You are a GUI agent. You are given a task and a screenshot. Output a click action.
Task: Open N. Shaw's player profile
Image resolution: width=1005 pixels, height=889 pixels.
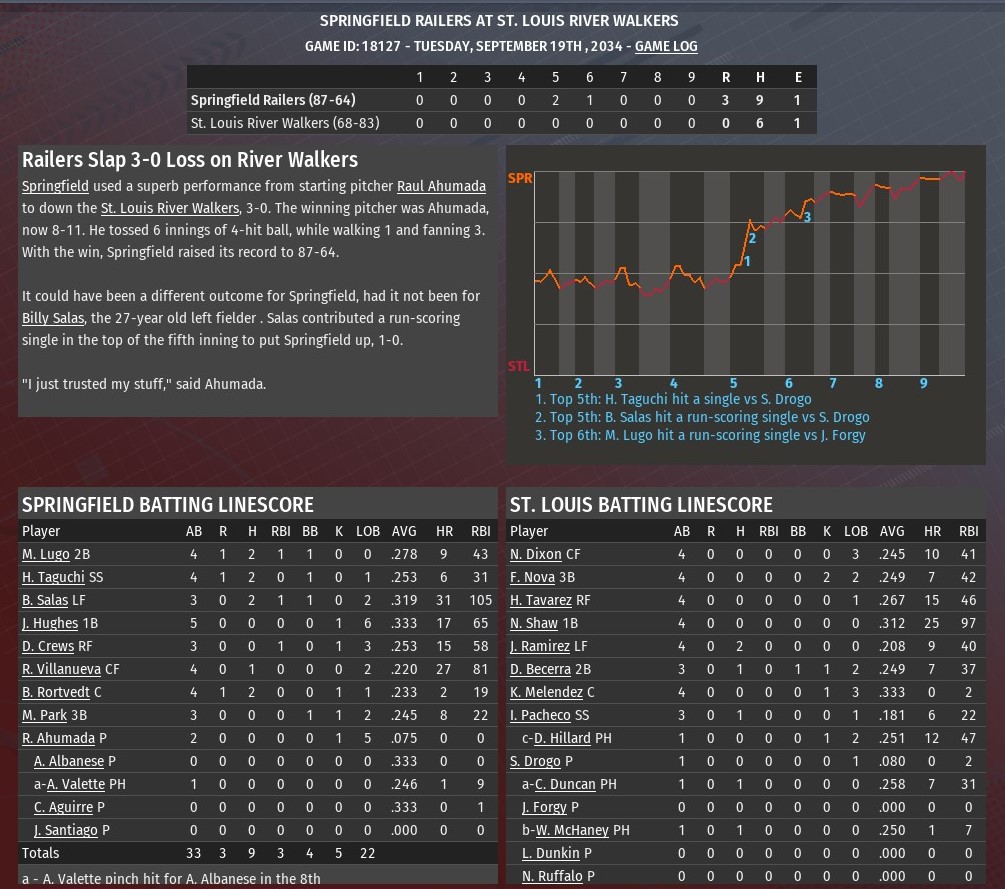click(x=535, y=623)
